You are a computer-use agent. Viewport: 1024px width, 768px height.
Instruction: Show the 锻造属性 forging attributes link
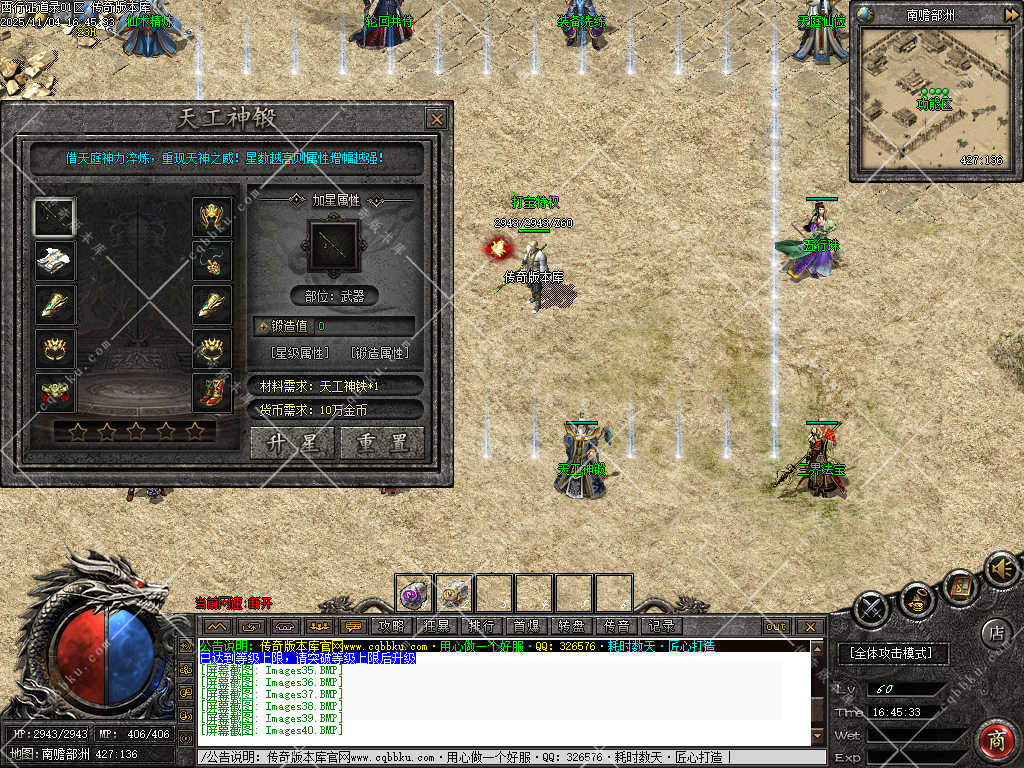(x=380, y=353)
